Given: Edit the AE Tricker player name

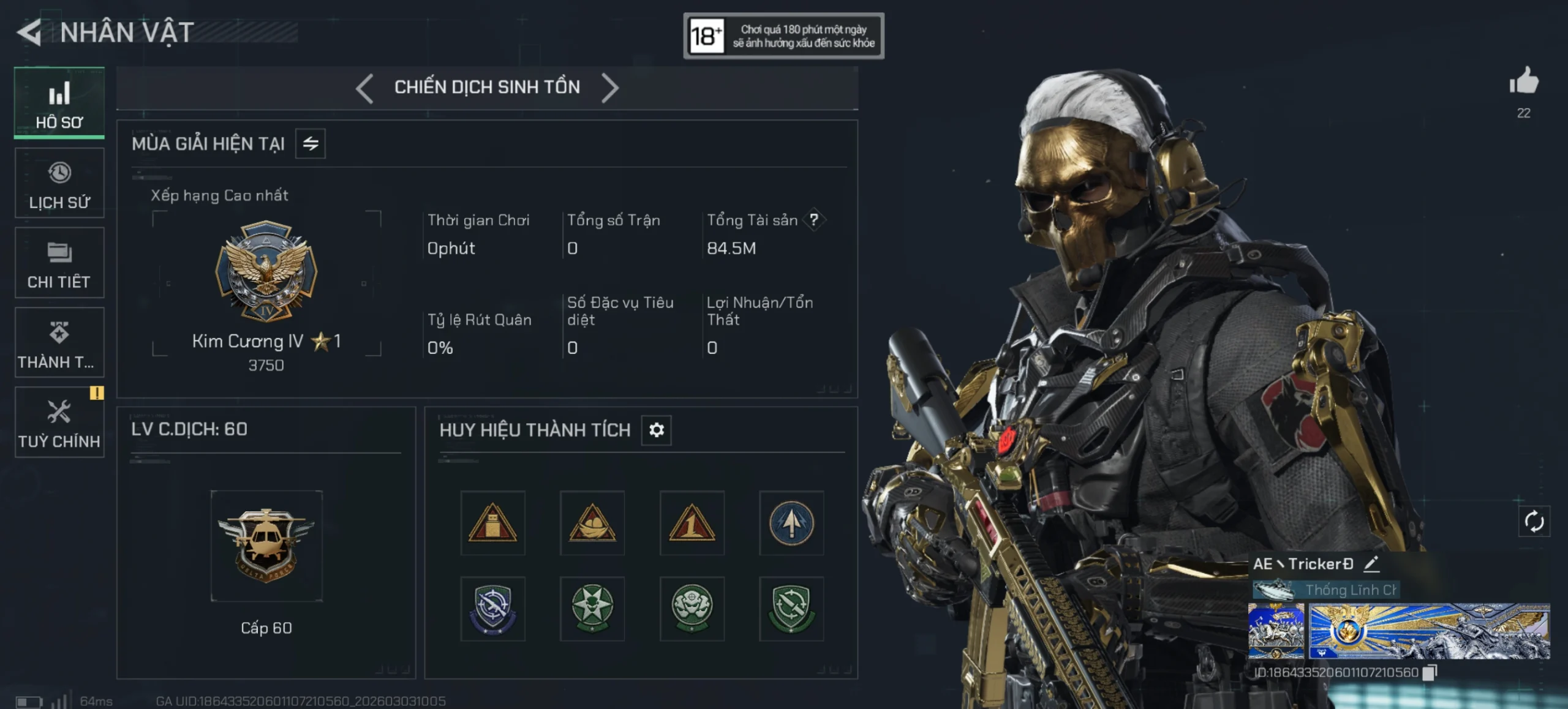Looking at the screenshot, I should click(x=1371, y=564).
